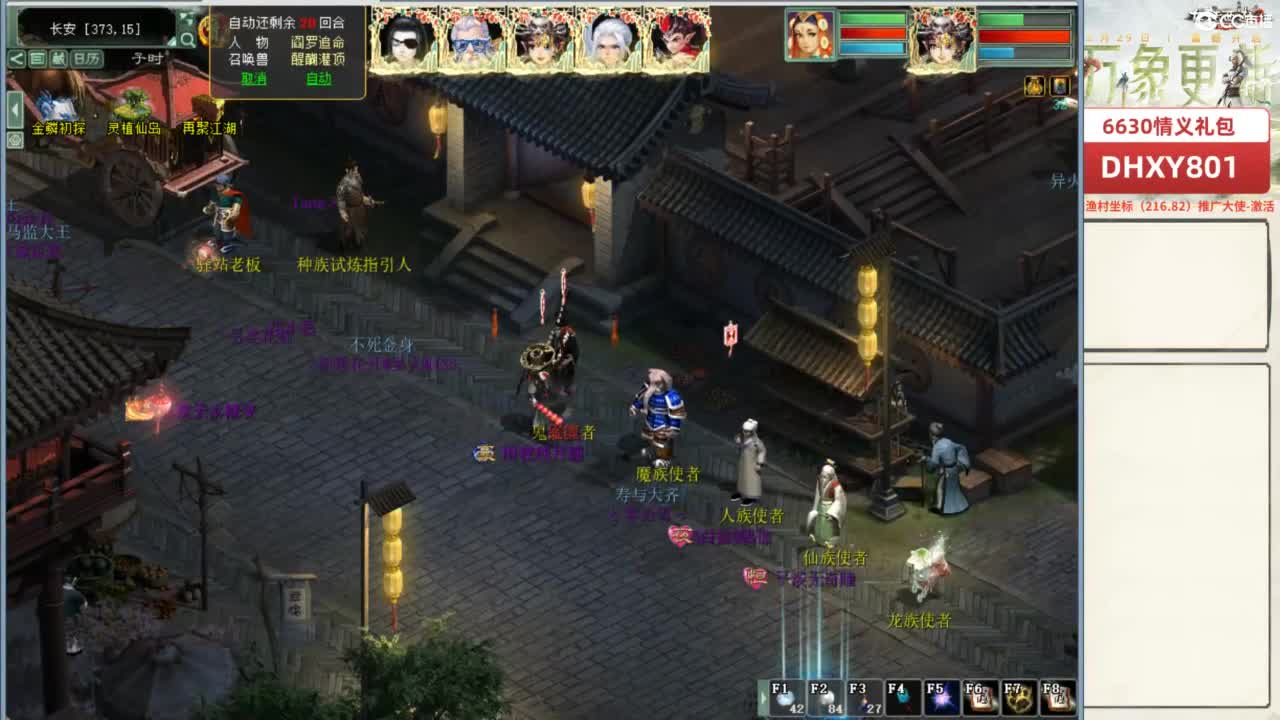Image resolution: width=1280 pixels, height=720 pixels.
Task: Expand the minimap corner arrow
Action: point(172,41)
